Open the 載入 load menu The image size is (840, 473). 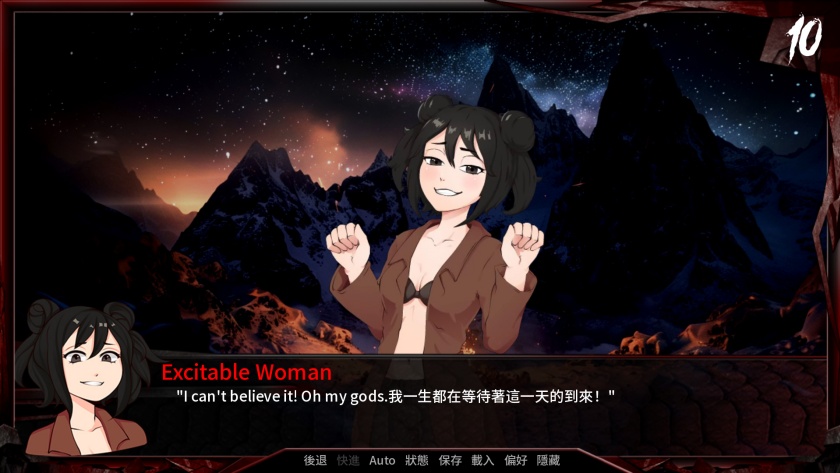(483, 460)
